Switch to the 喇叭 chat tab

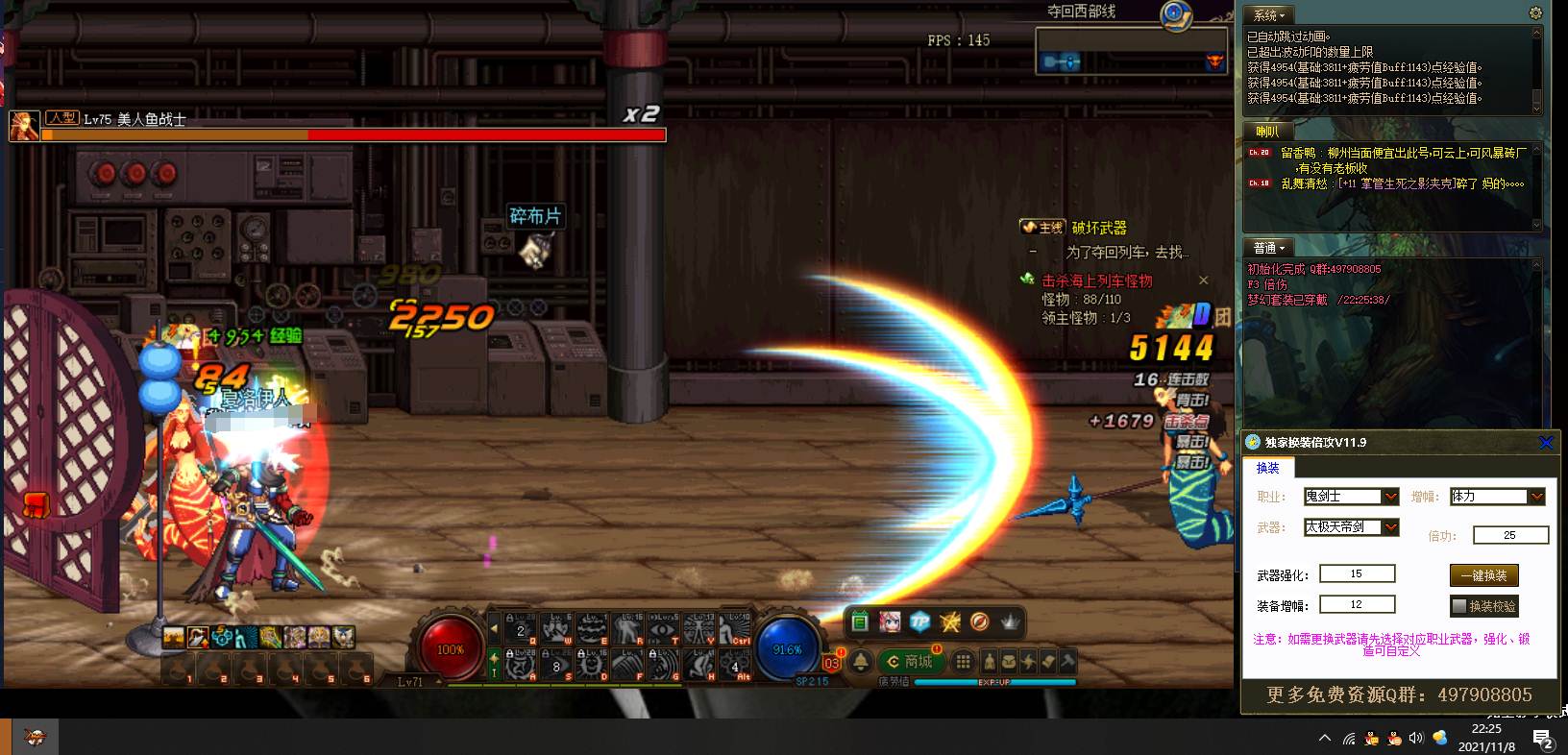1267,132
